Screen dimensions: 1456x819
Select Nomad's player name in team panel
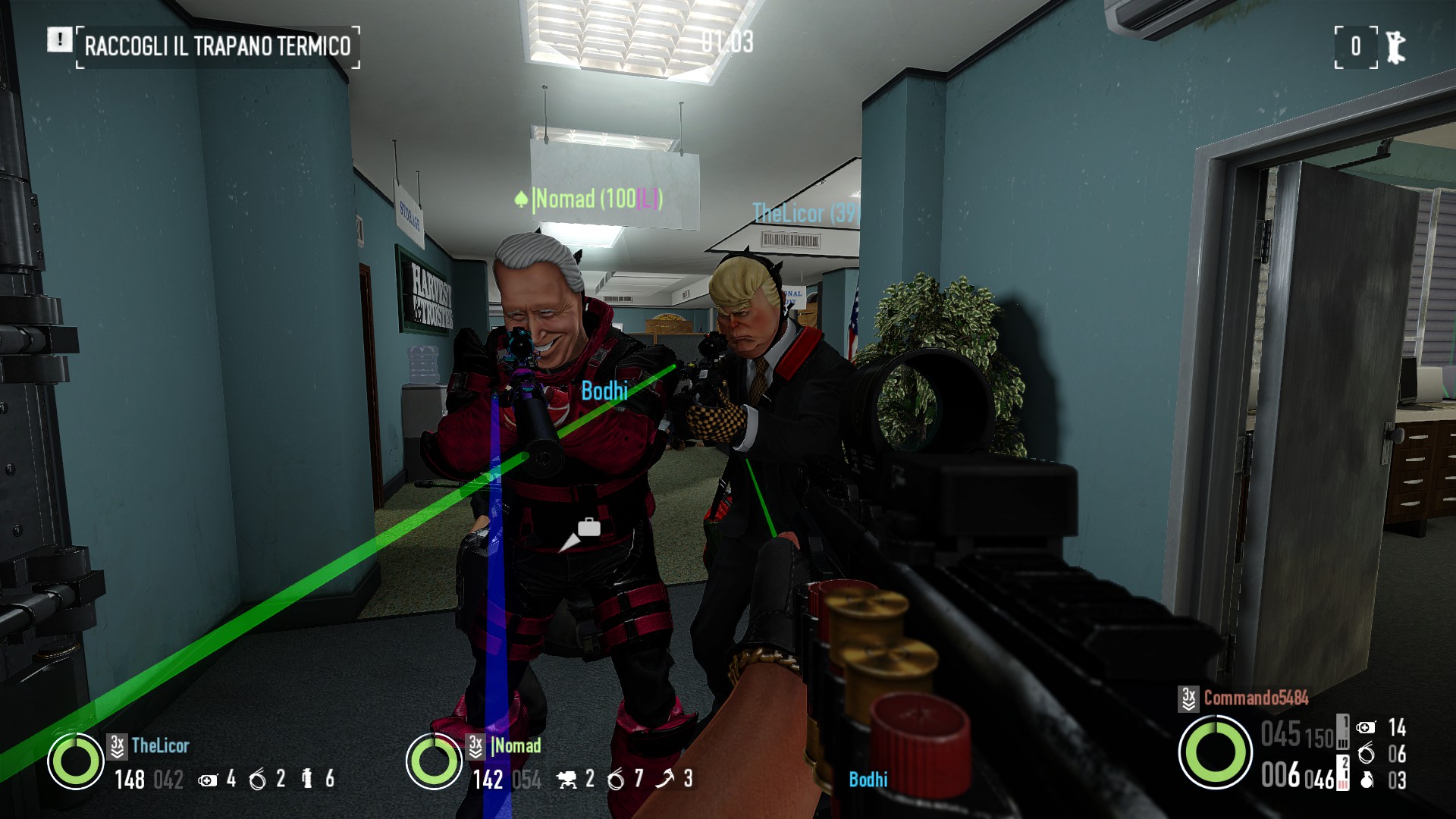point(516,746)
